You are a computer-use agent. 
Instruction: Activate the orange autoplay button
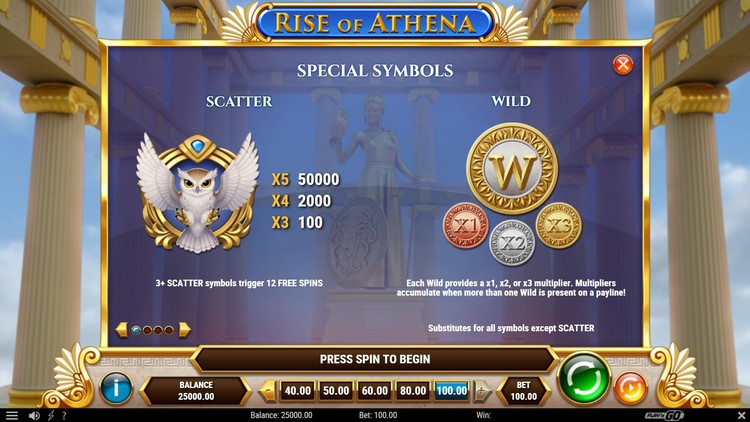tap(630, 387)
